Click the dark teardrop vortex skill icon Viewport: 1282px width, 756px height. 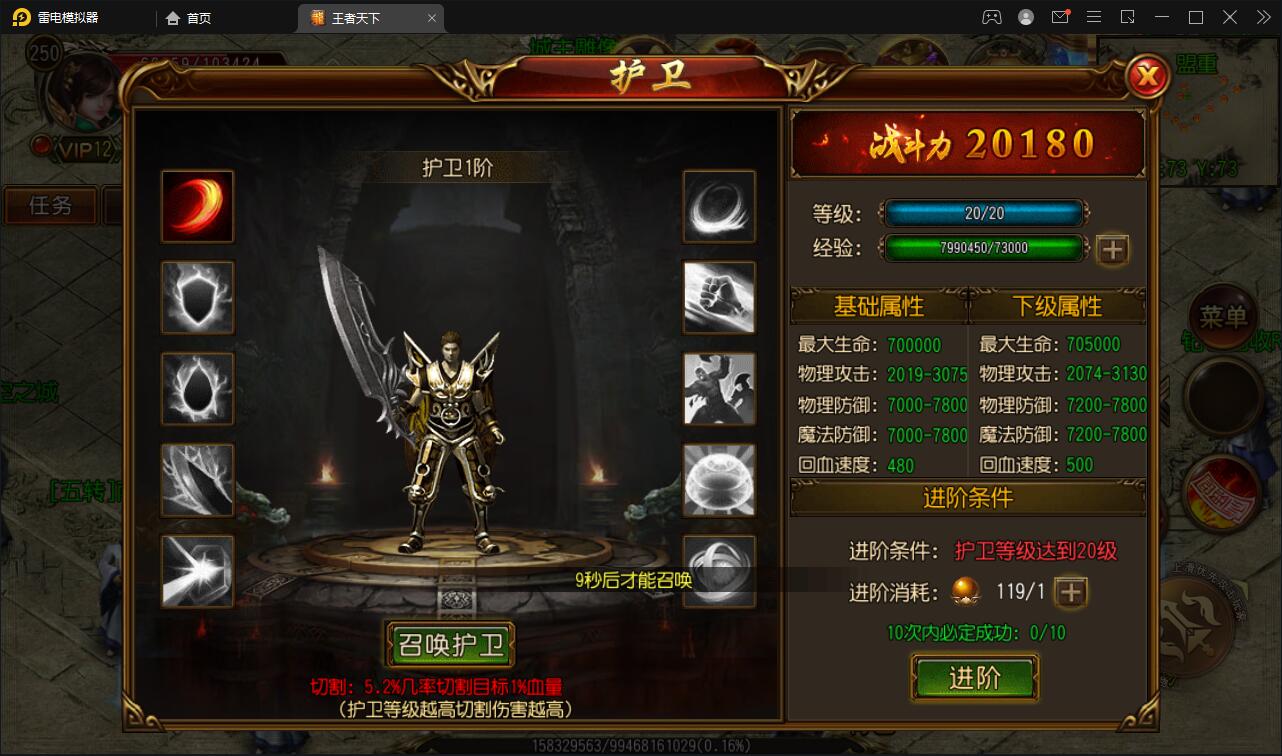pyautogui.click(x=197, y=388)
